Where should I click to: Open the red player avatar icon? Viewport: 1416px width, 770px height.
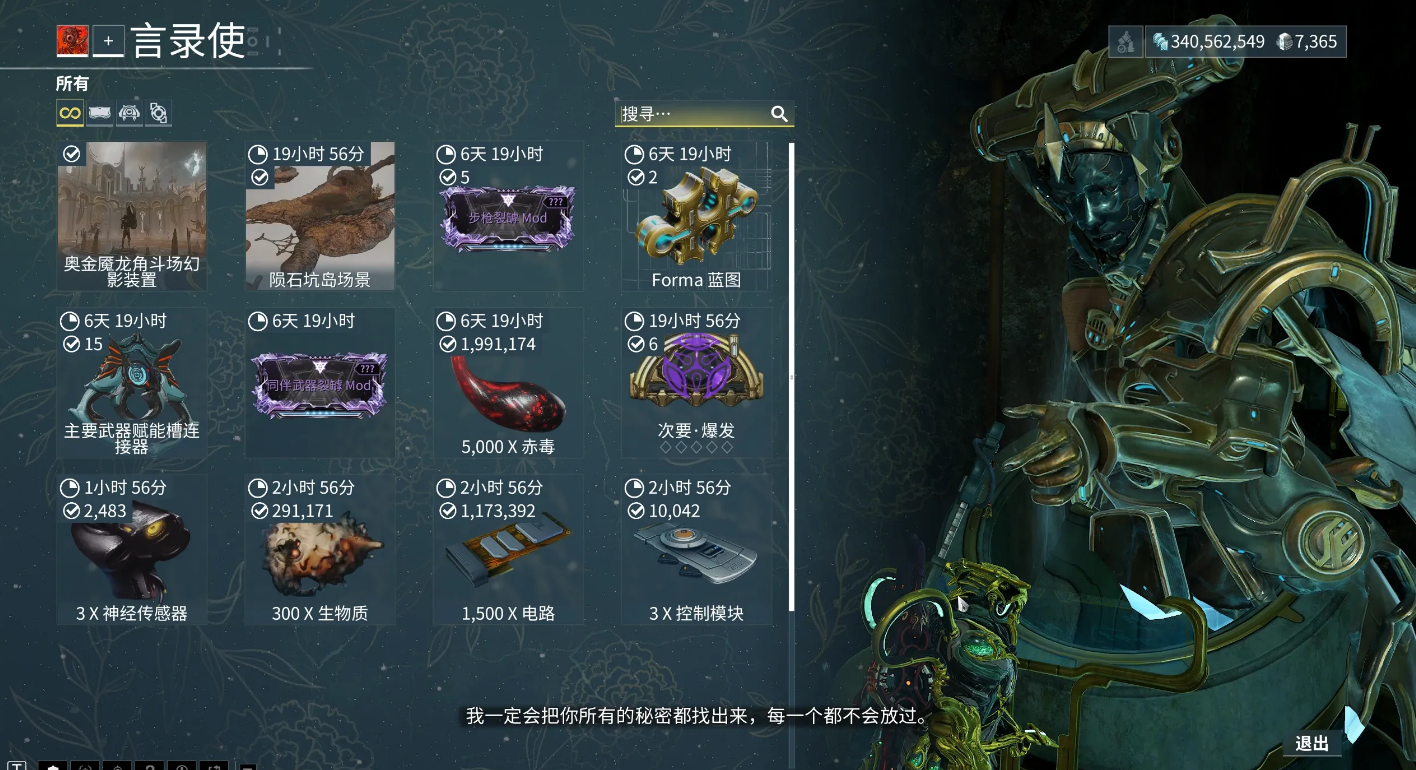73,41
